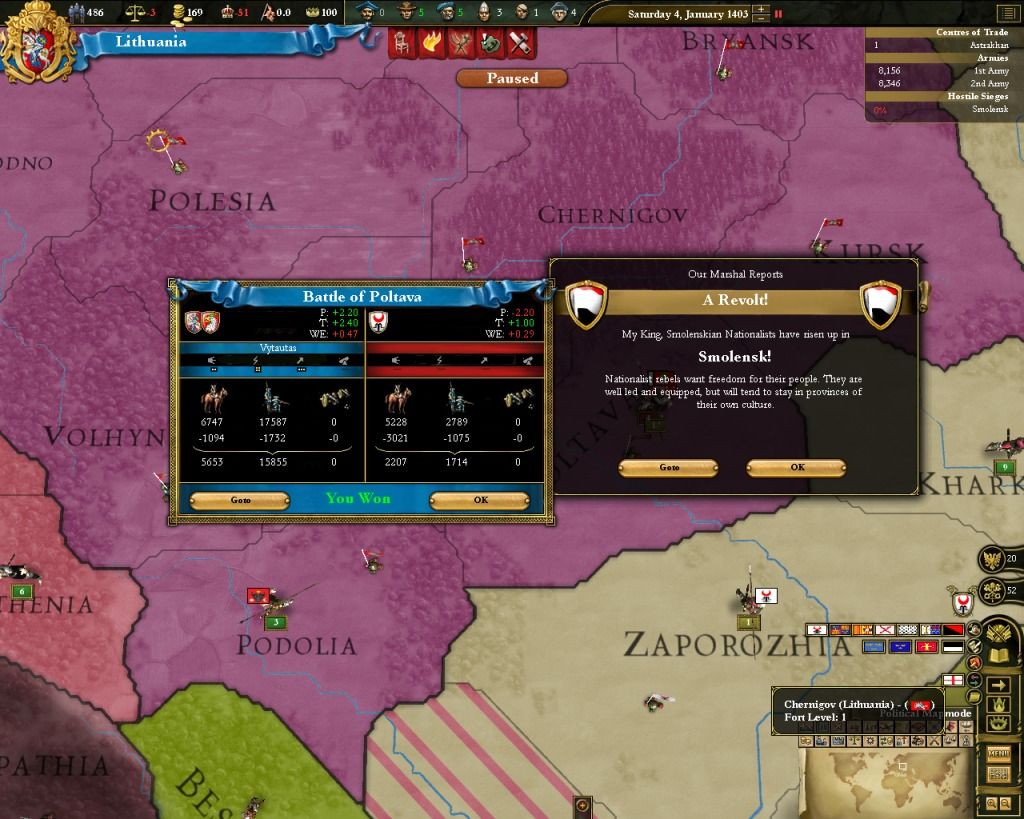Dismiss the Smolensk revolt report with OK
Image resolution: width=1024 pixels, height=819 pixels.
(x=796, y=467)
